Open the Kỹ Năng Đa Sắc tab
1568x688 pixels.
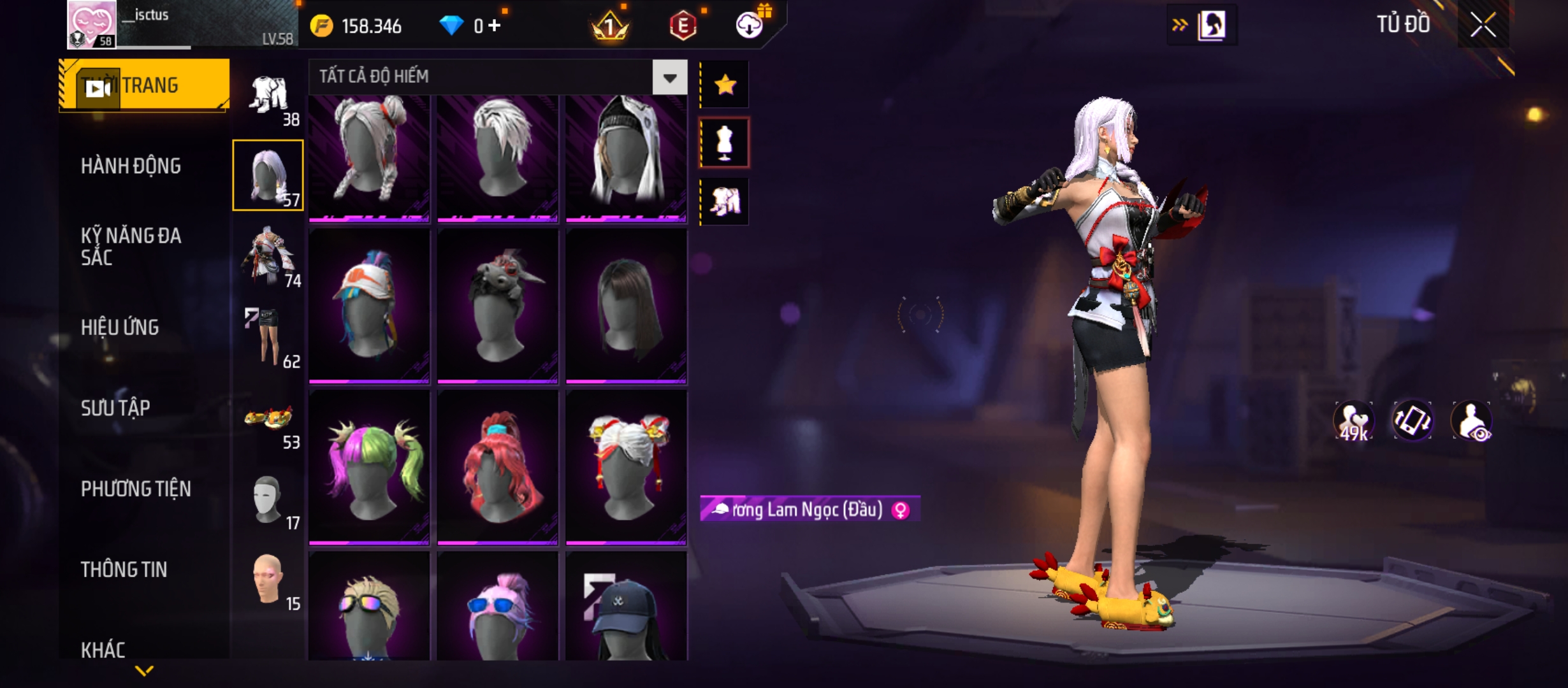click(x=131, y=247)
